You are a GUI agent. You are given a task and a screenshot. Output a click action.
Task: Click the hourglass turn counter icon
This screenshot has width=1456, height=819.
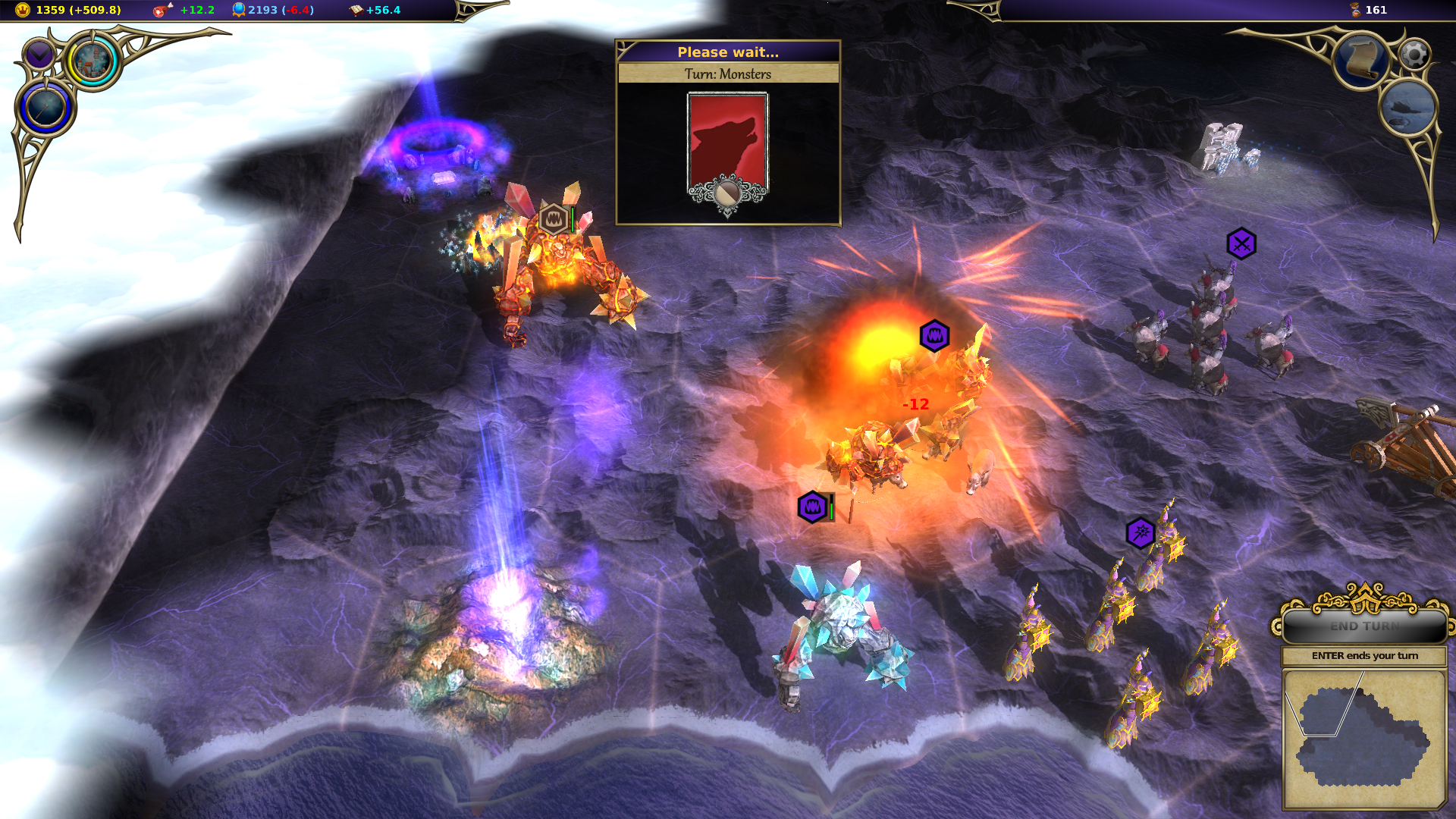(x=1355, y=10)
